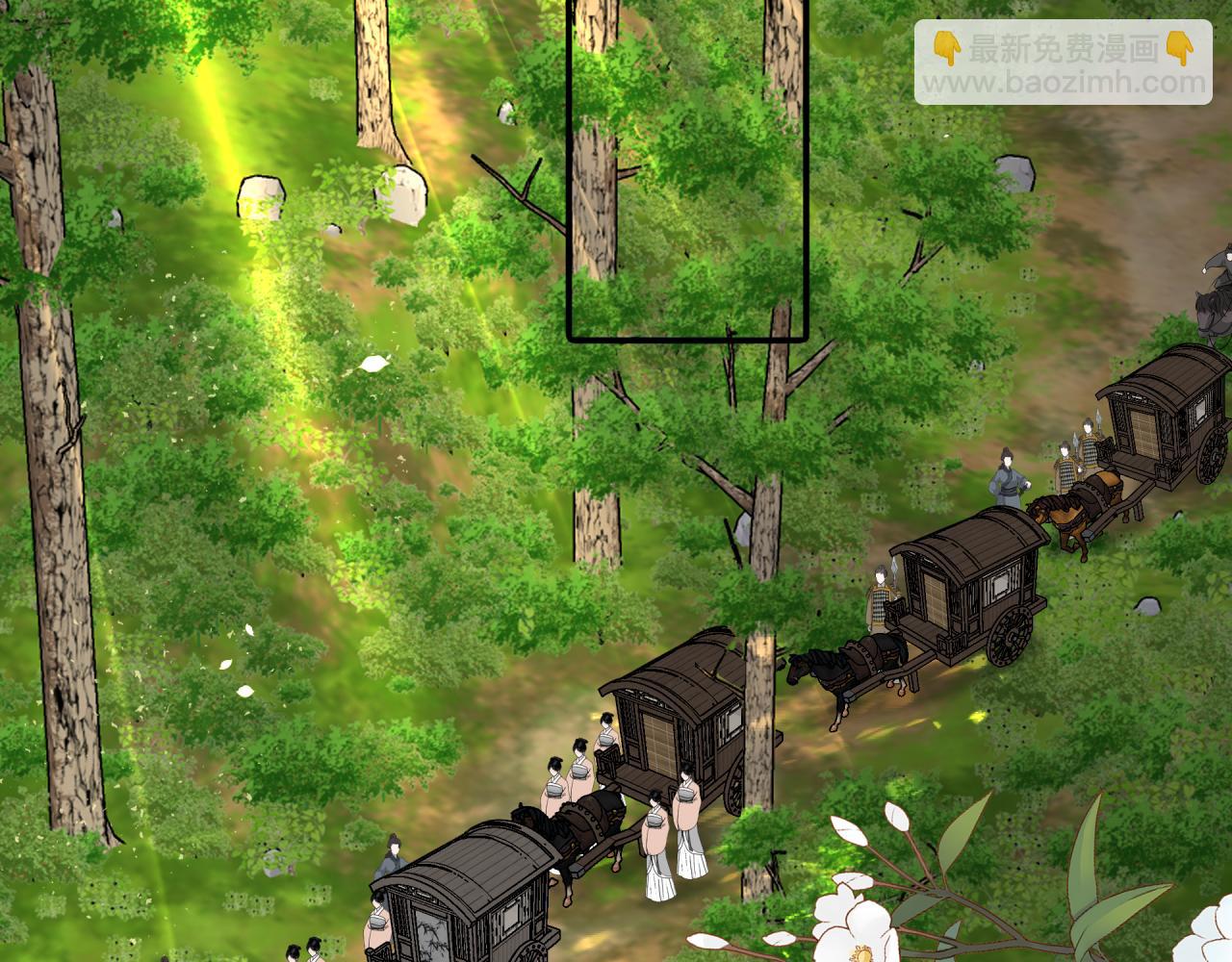This screenshot has height=962, width=1232.
Task: Open the baozimh.com free comics banner
Action: point(1063,63)
